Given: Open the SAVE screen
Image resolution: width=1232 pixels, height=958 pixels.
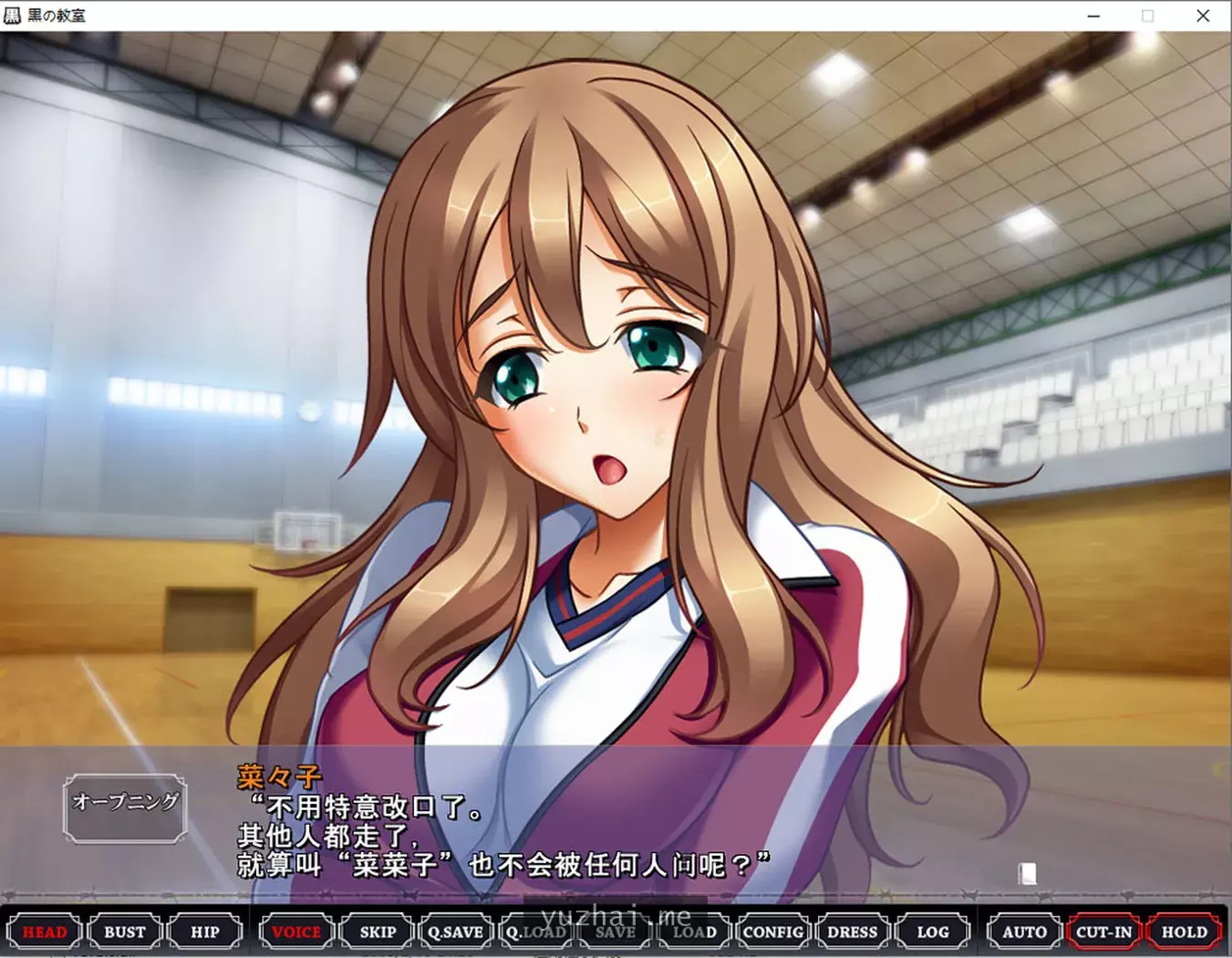Looking at the screenshot, I should point(616,932).
